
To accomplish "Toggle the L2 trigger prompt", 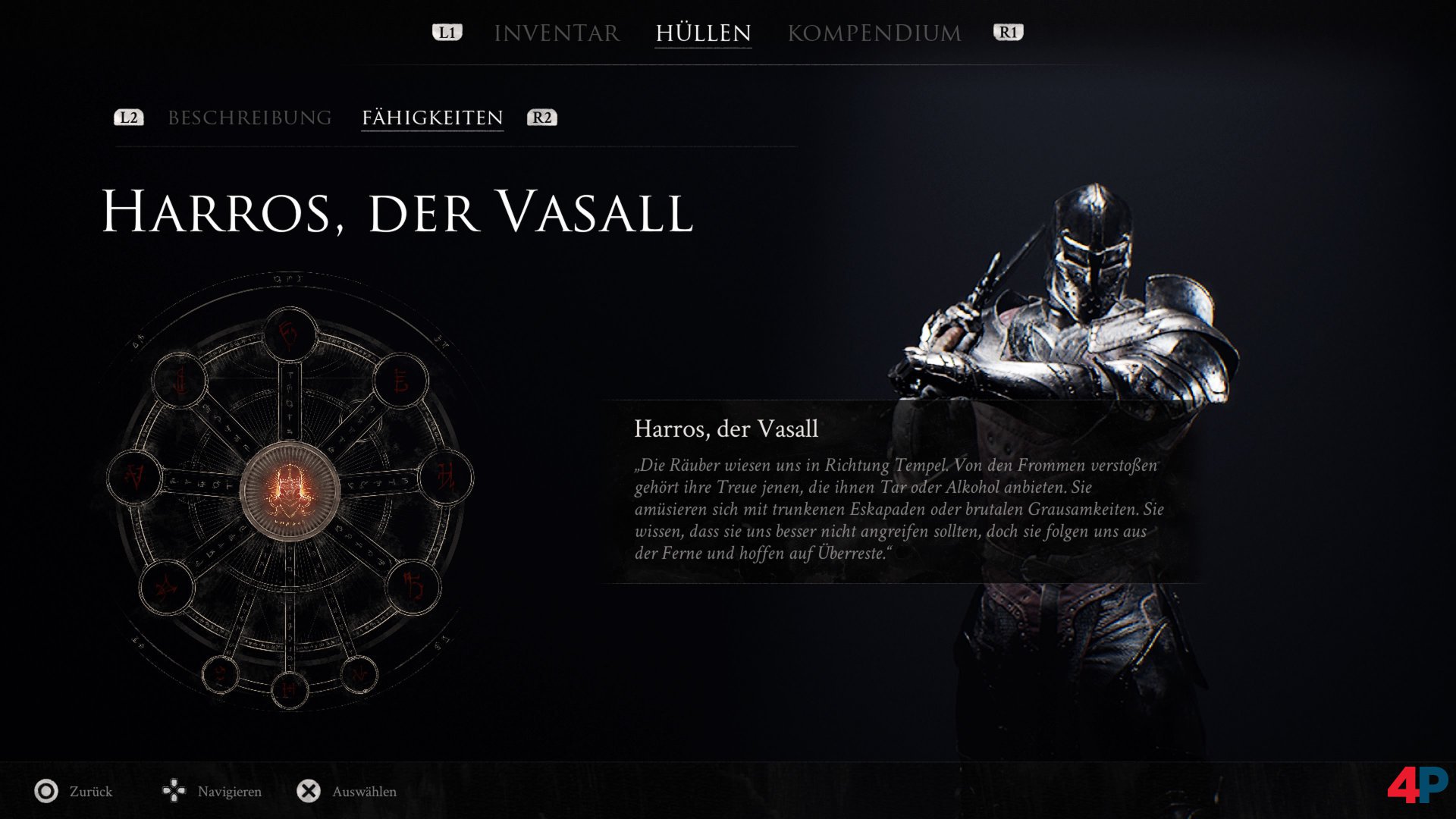I will 128,118.
